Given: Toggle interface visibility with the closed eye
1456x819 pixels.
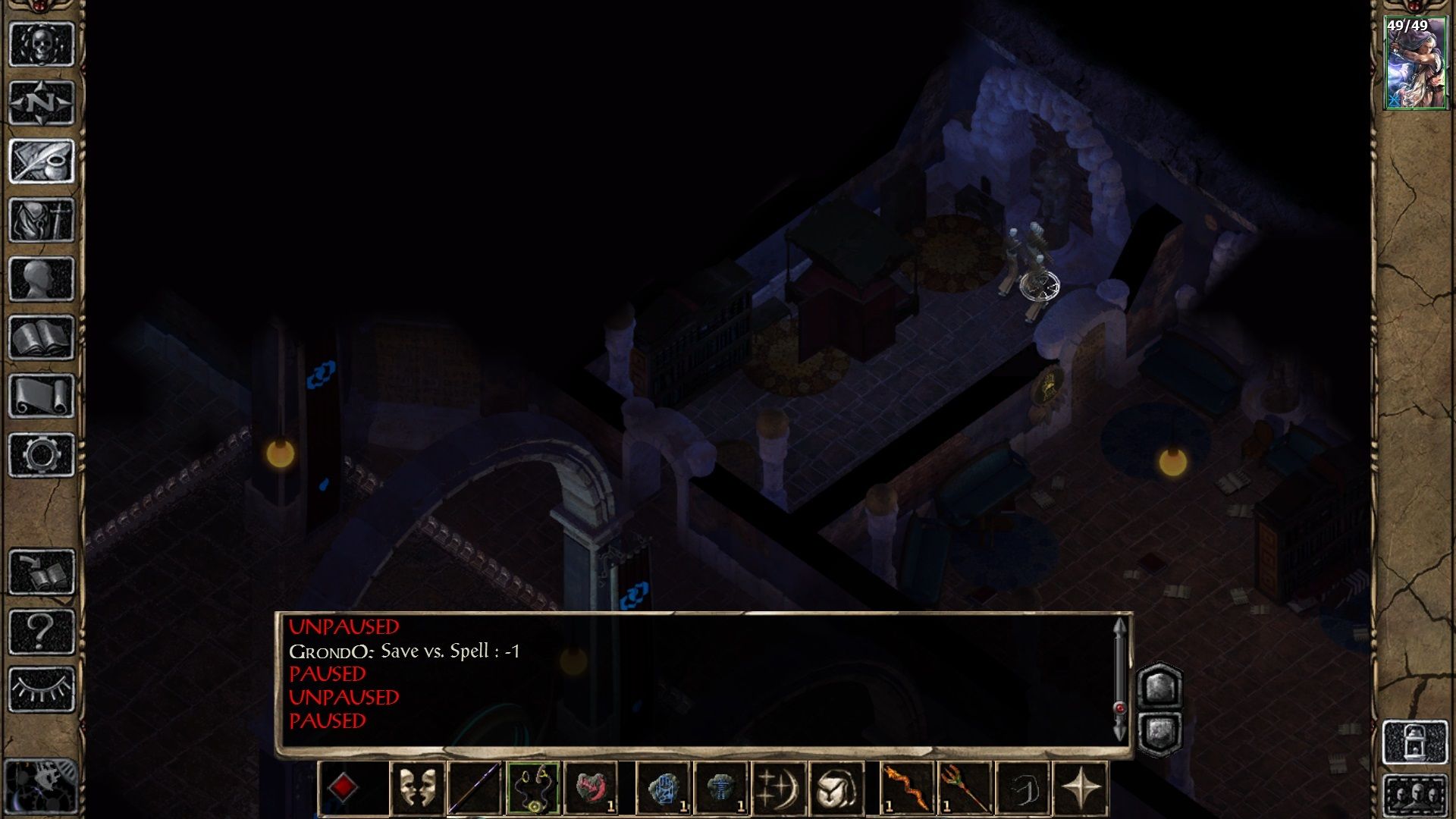Looking at the screenshot, I should tap(42, 689).
